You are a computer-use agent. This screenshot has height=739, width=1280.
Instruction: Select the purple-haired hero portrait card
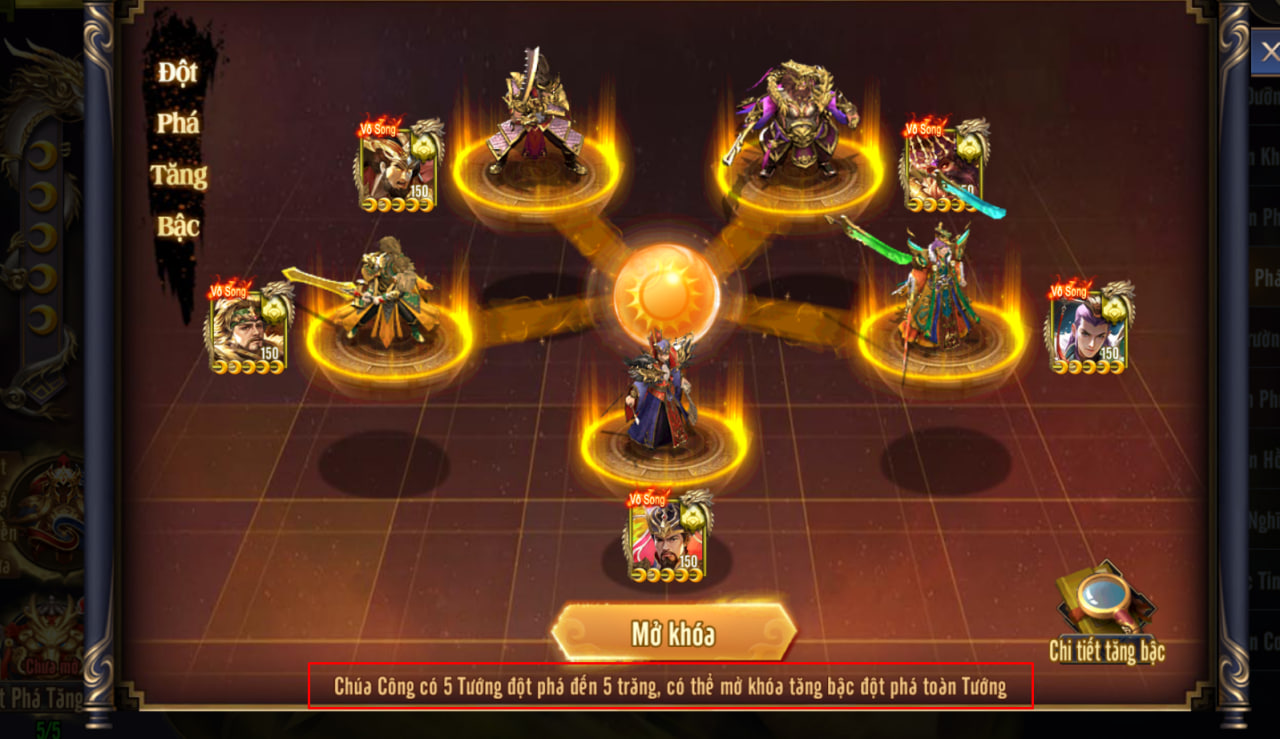click(1089, 329)
